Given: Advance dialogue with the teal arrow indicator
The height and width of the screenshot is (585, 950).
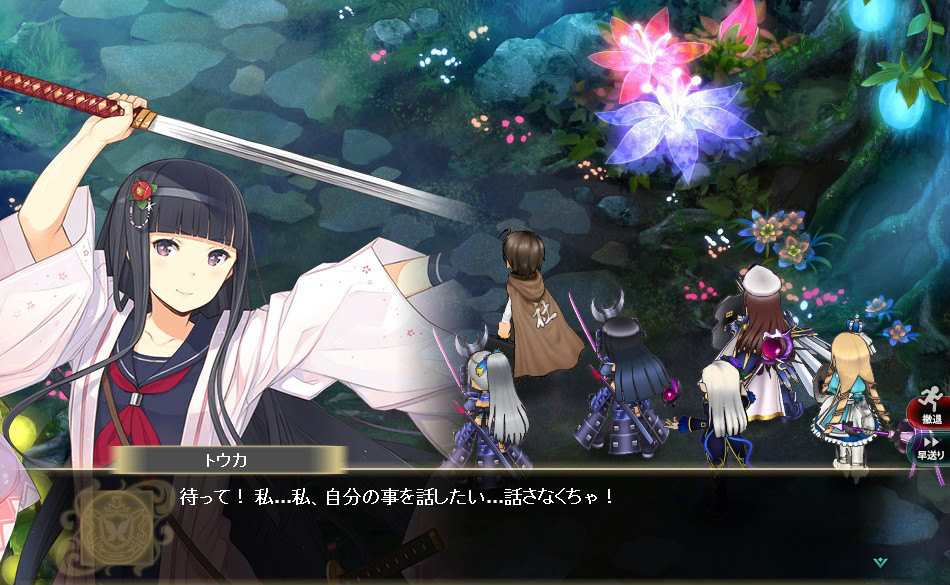Looking at the screenshot, I should 879,562.
